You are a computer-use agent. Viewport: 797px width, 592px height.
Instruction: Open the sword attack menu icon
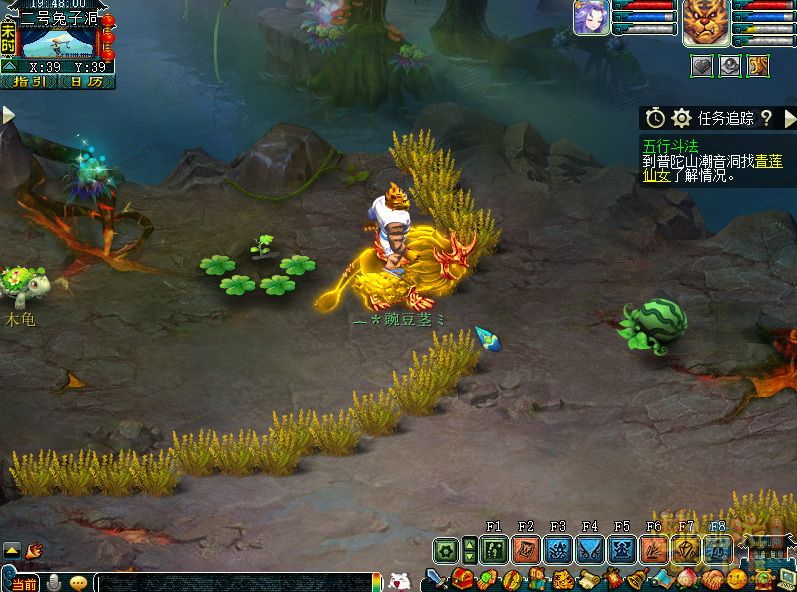click(436, 580)
